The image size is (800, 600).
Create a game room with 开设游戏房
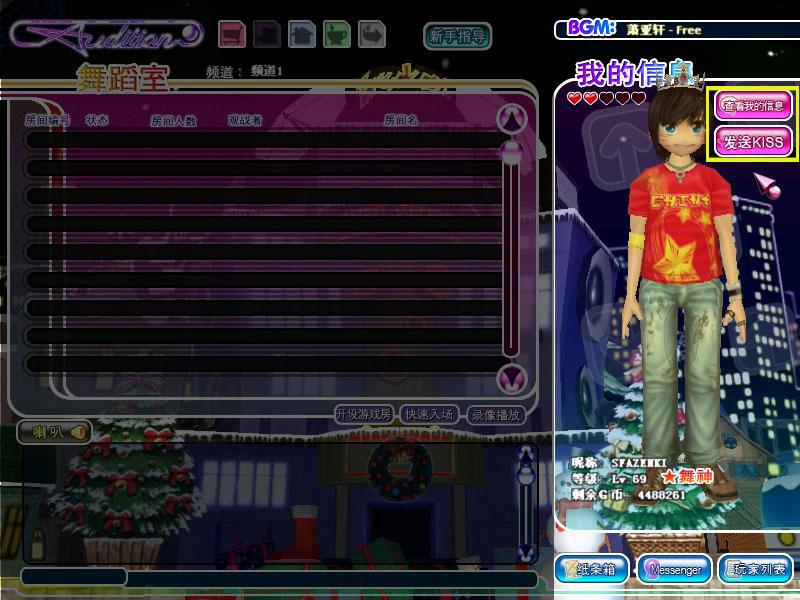(x=363, y=414)
